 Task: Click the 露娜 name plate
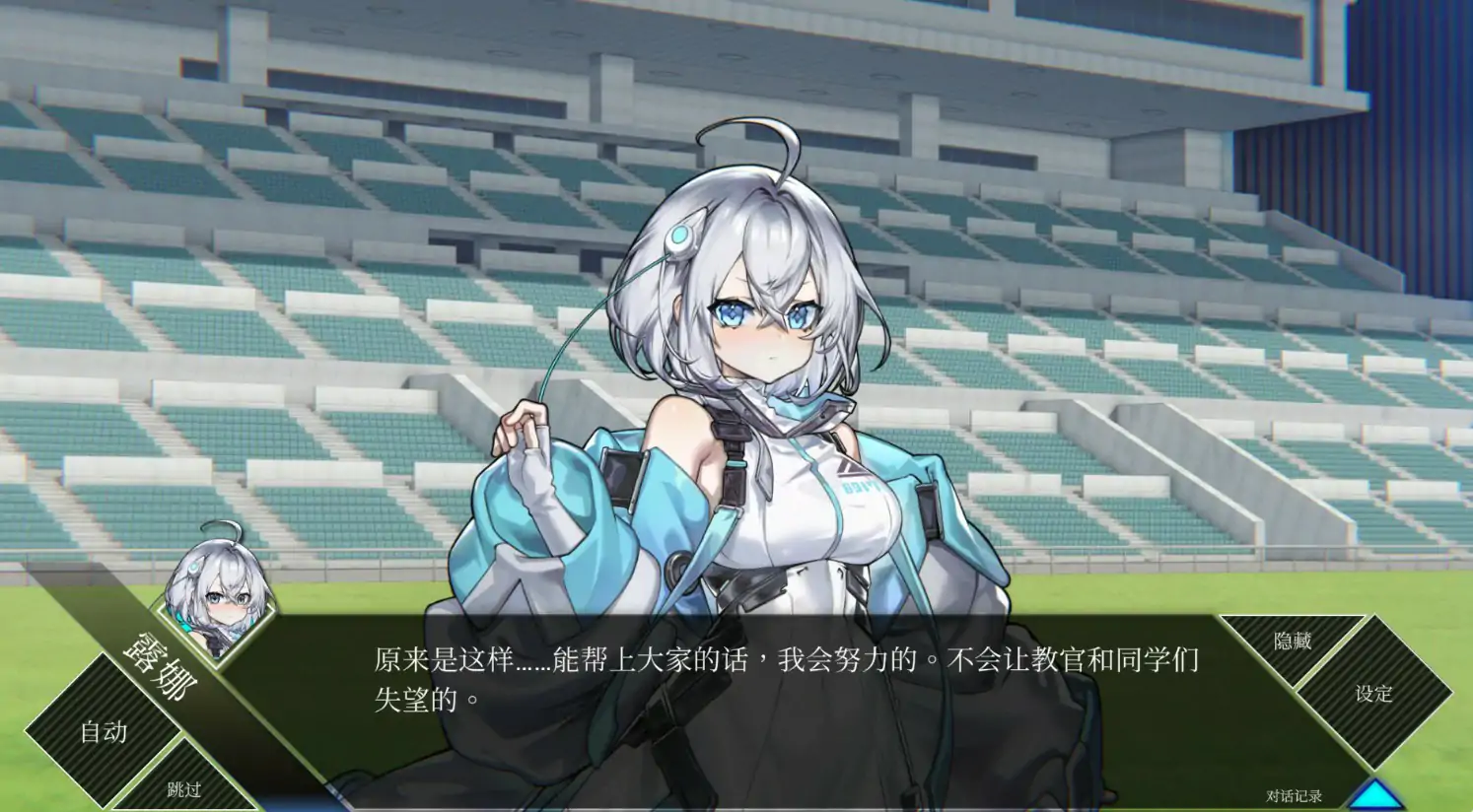(158, 665)
